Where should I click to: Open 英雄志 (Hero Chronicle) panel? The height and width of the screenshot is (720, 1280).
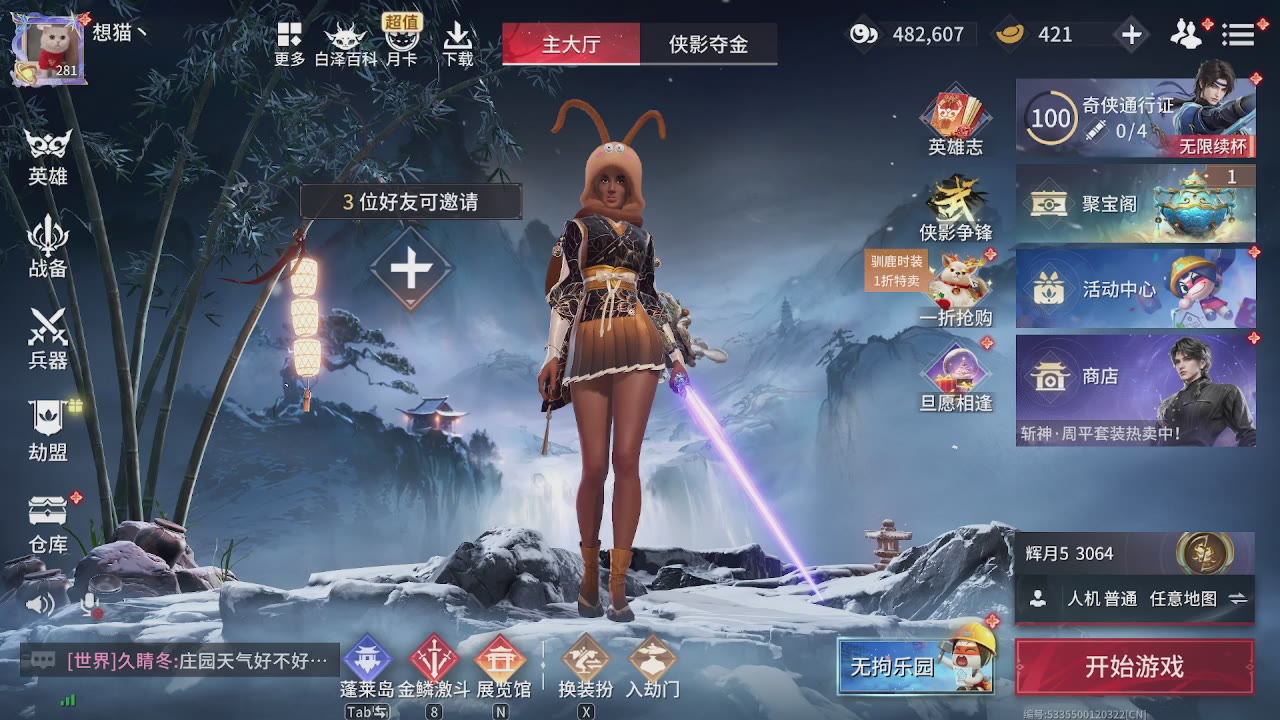pyautogui.click(x=955, y=120)
